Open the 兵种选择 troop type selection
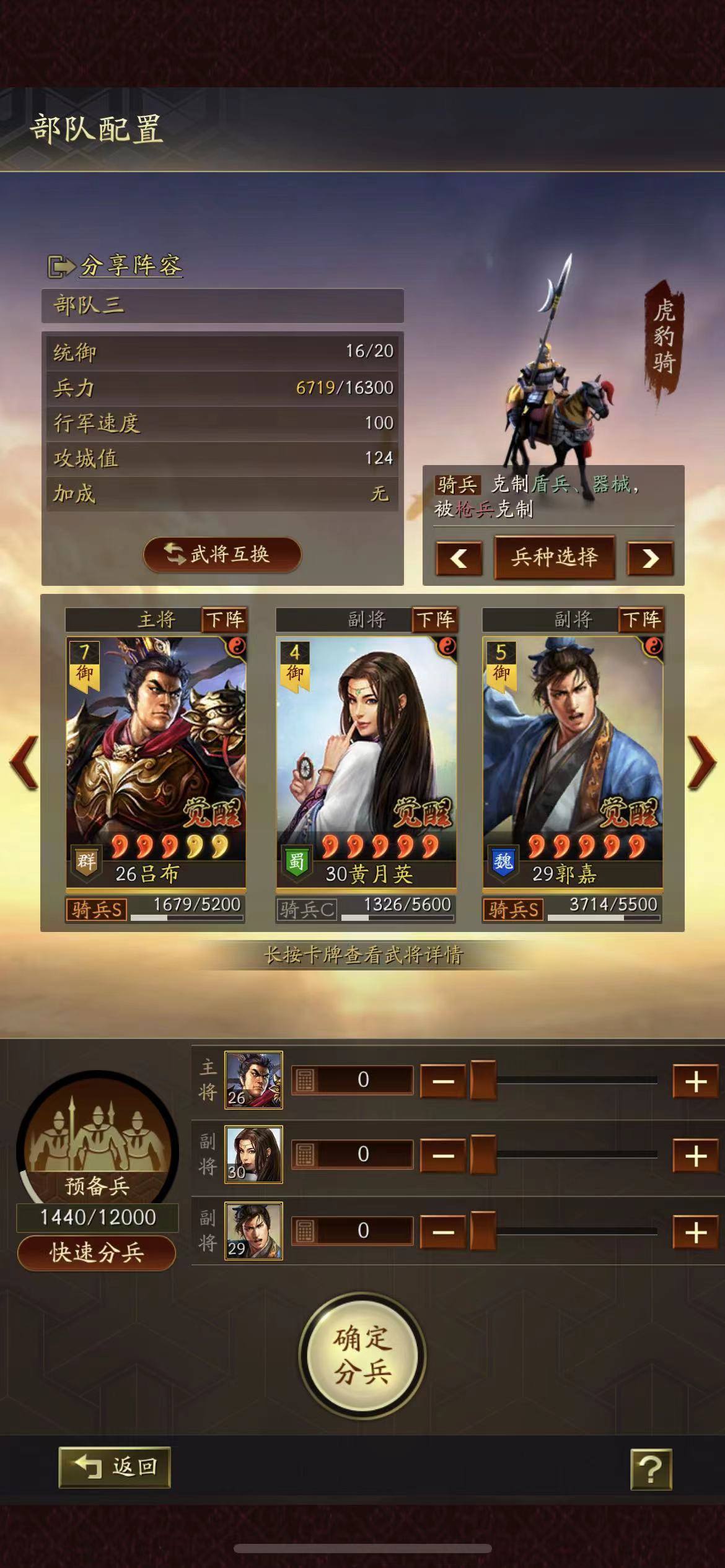 click(x=554, y=557)
